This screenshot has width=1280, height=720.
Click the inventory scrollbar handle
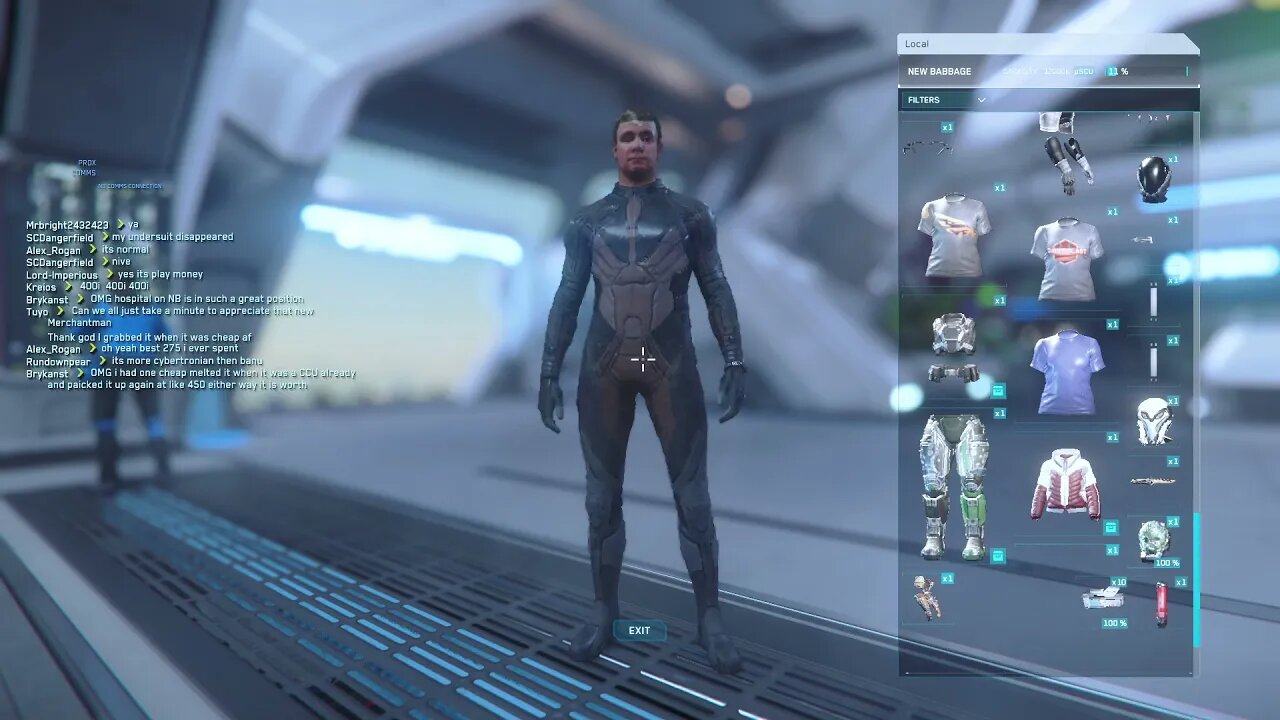[x=1196, y=580]
